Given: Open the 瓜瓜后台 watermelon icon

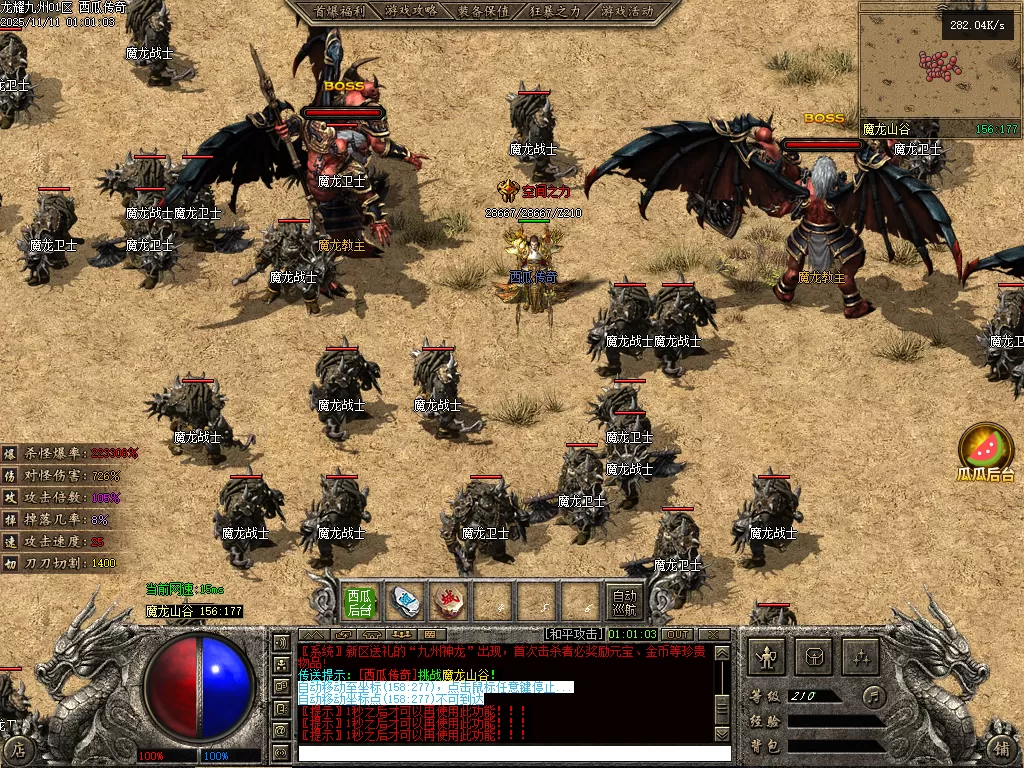Looking at the screenshot, I should [986, 448].
